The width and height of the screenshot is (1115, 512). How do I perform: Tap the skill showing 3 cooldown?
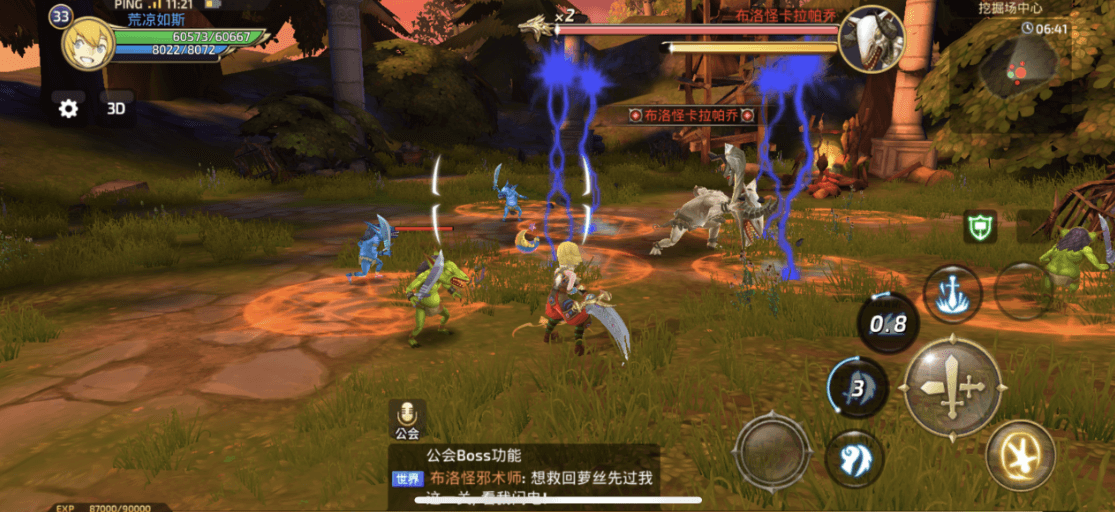coord(857,387)
